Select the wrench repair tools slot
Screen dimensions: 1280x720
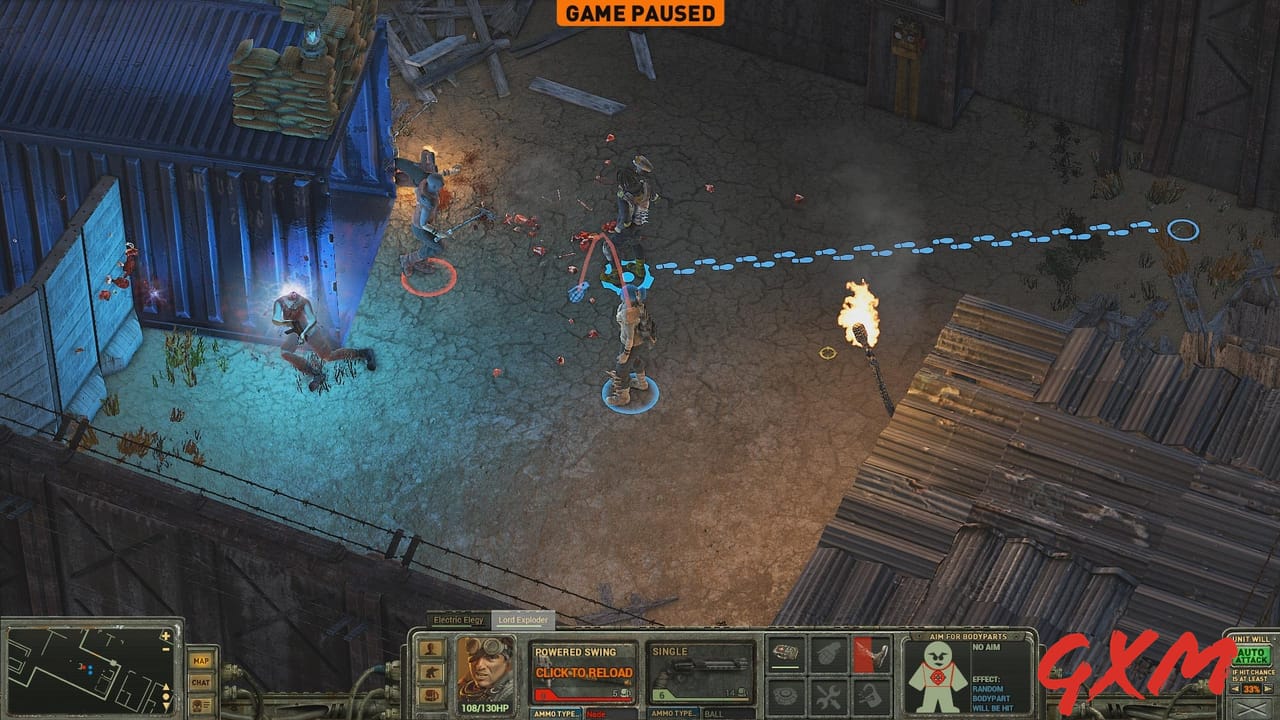click(828, 694)
